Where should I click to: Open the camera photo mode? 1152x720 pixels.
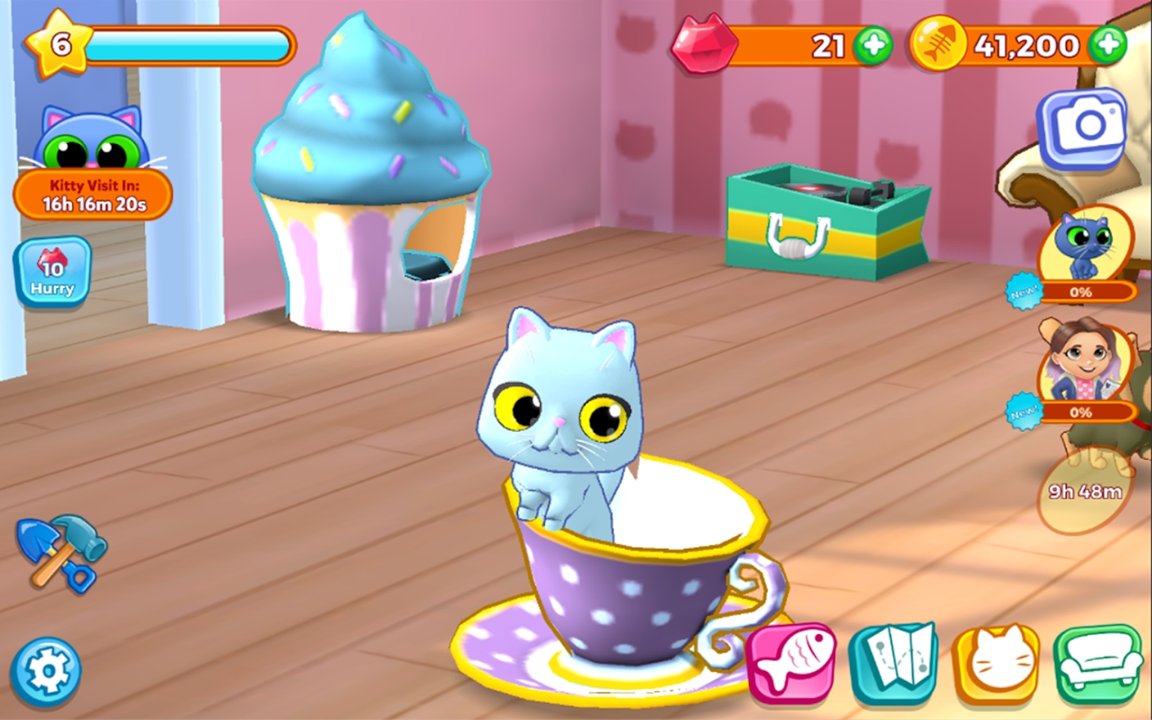point(1081,127)
